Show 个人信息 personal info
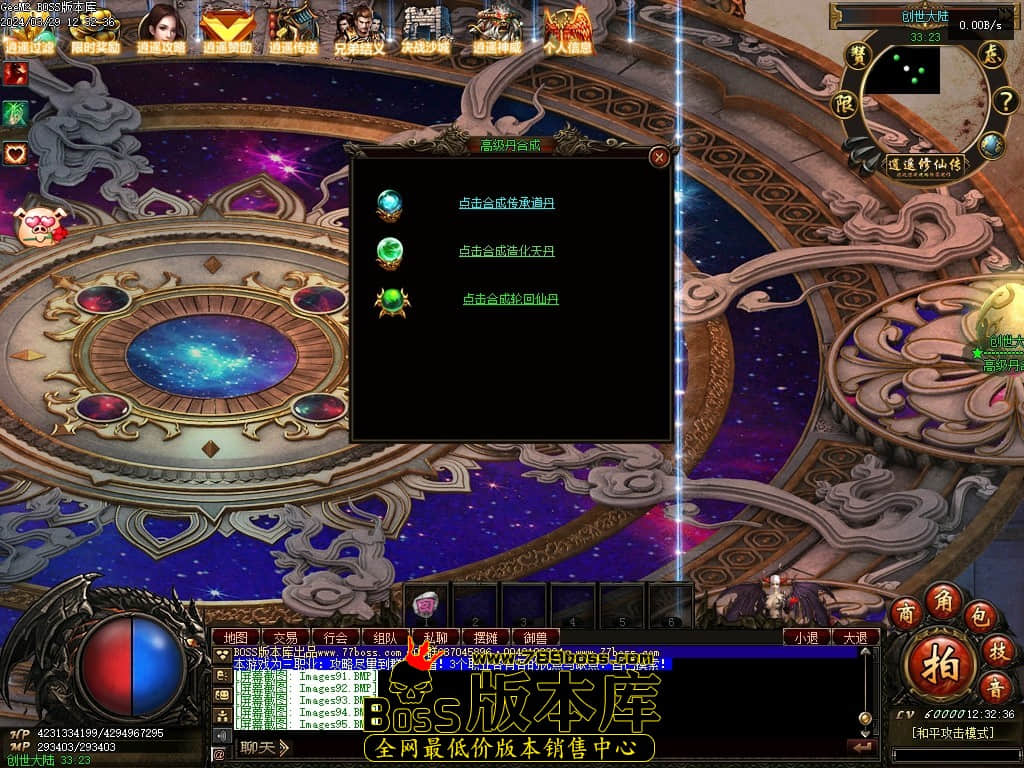The image size is (1024, 768). click(567, 30)
